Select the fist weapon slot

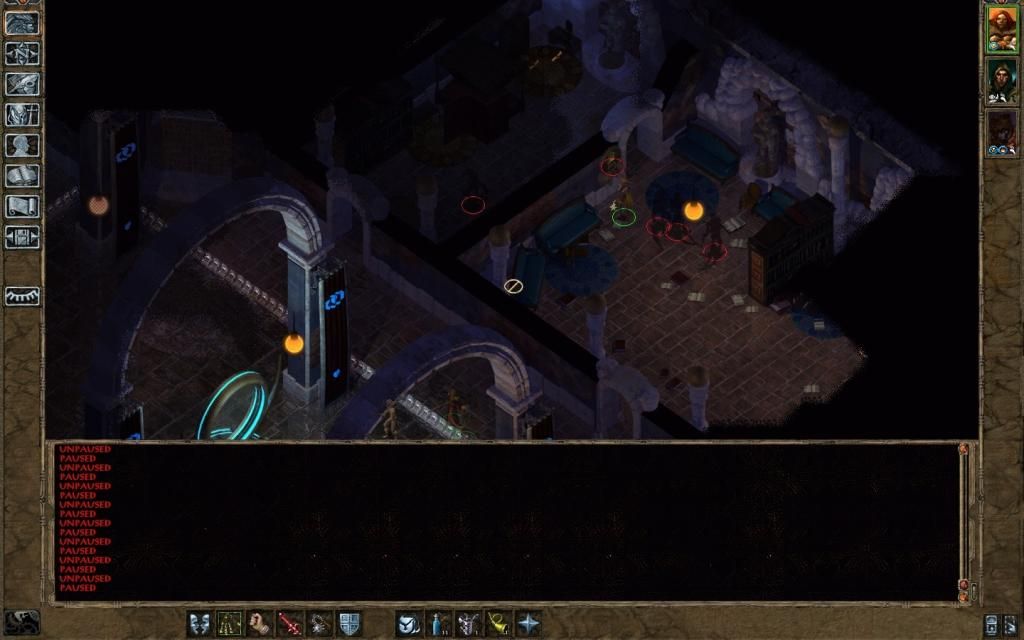coord(260,624)
